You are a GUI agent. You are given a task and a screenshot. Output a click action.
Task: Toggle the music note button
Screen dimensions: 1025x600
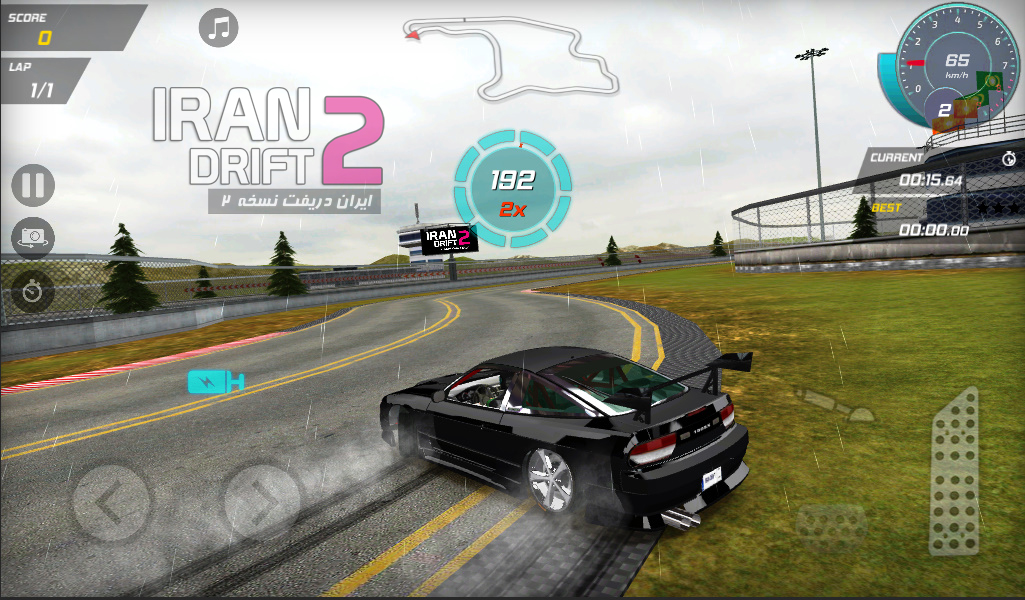click(x=218, y=27)
